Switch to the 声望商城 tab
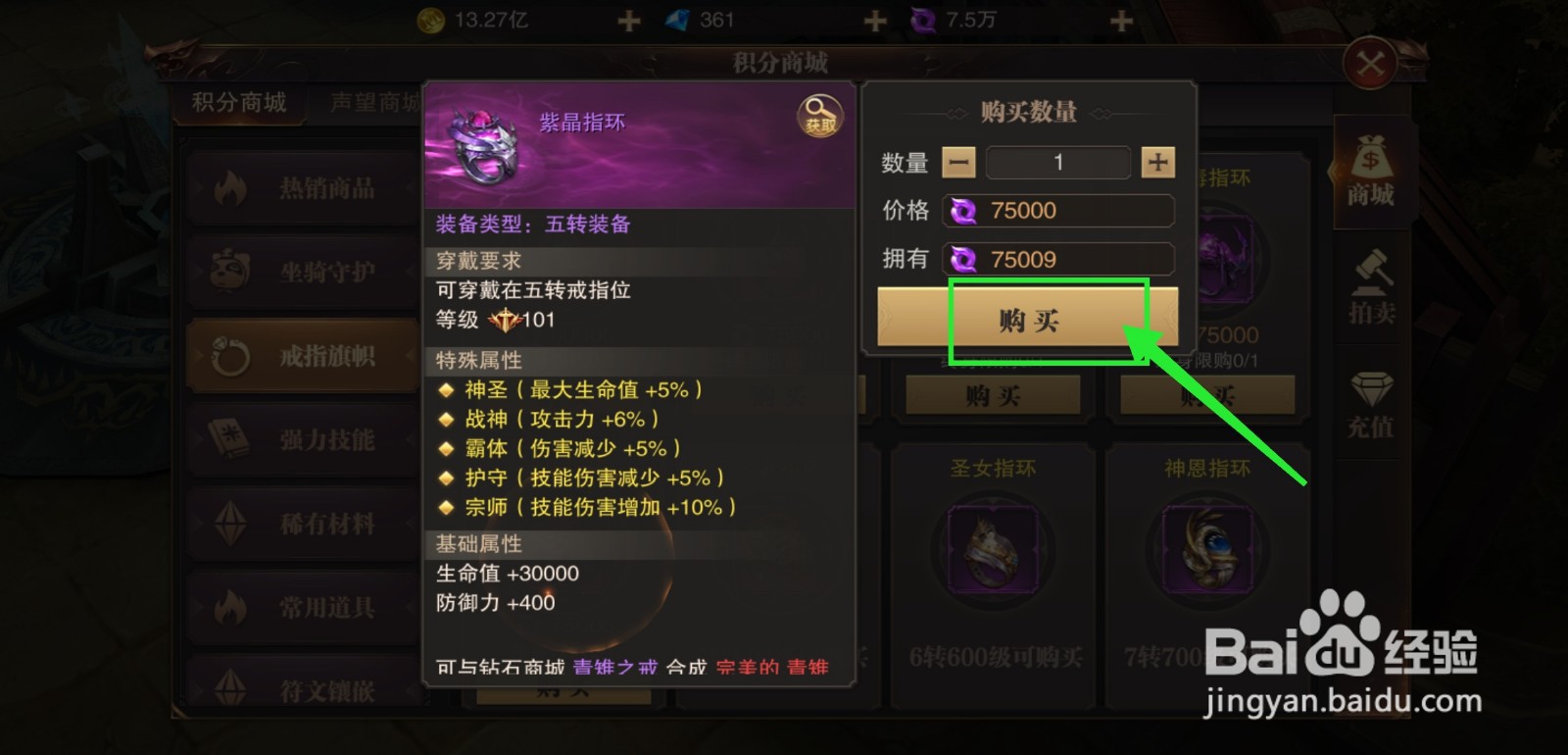The height and width of the screenshot is (755, 1568). pos(375,101)
